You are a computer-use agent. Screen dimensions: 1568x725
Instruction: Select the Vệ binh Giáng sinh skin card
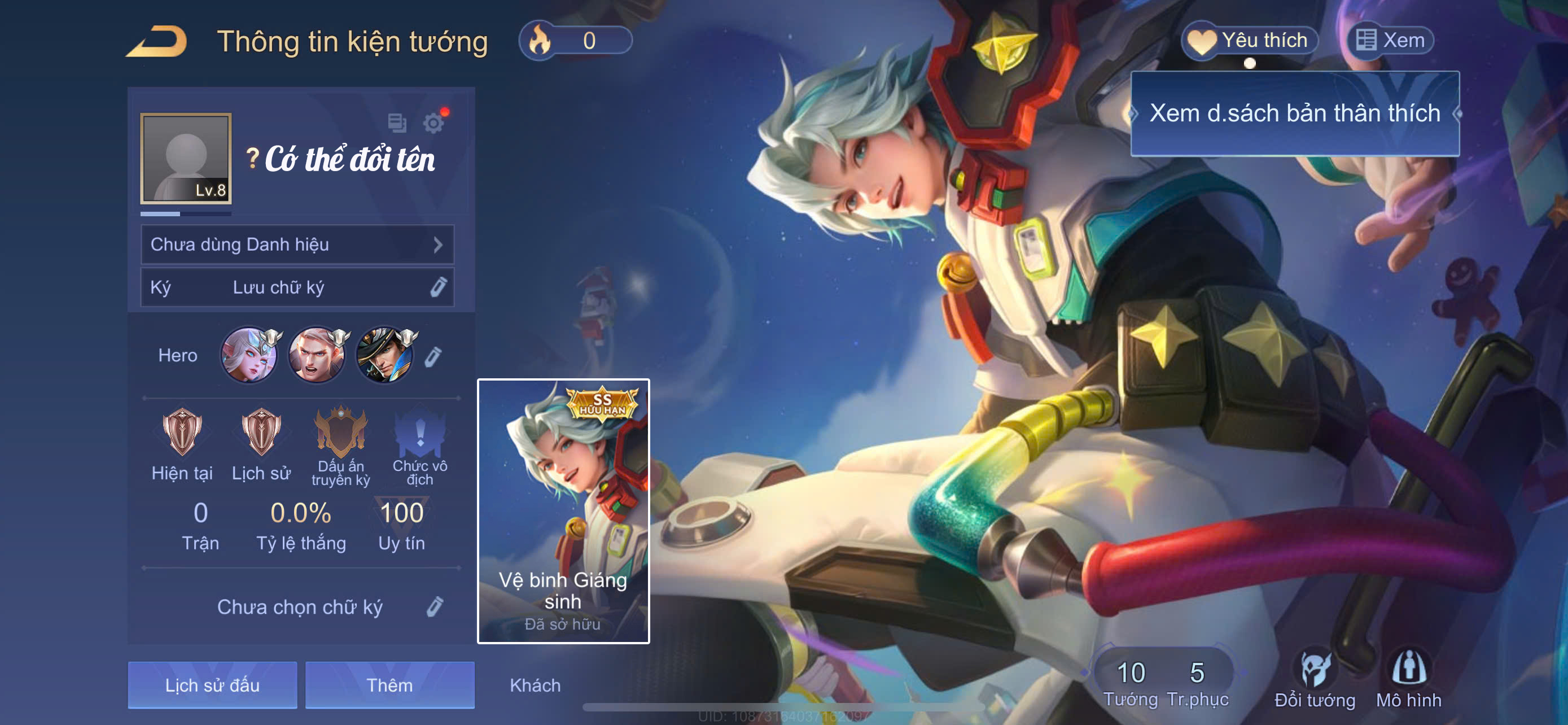[563, 511]
